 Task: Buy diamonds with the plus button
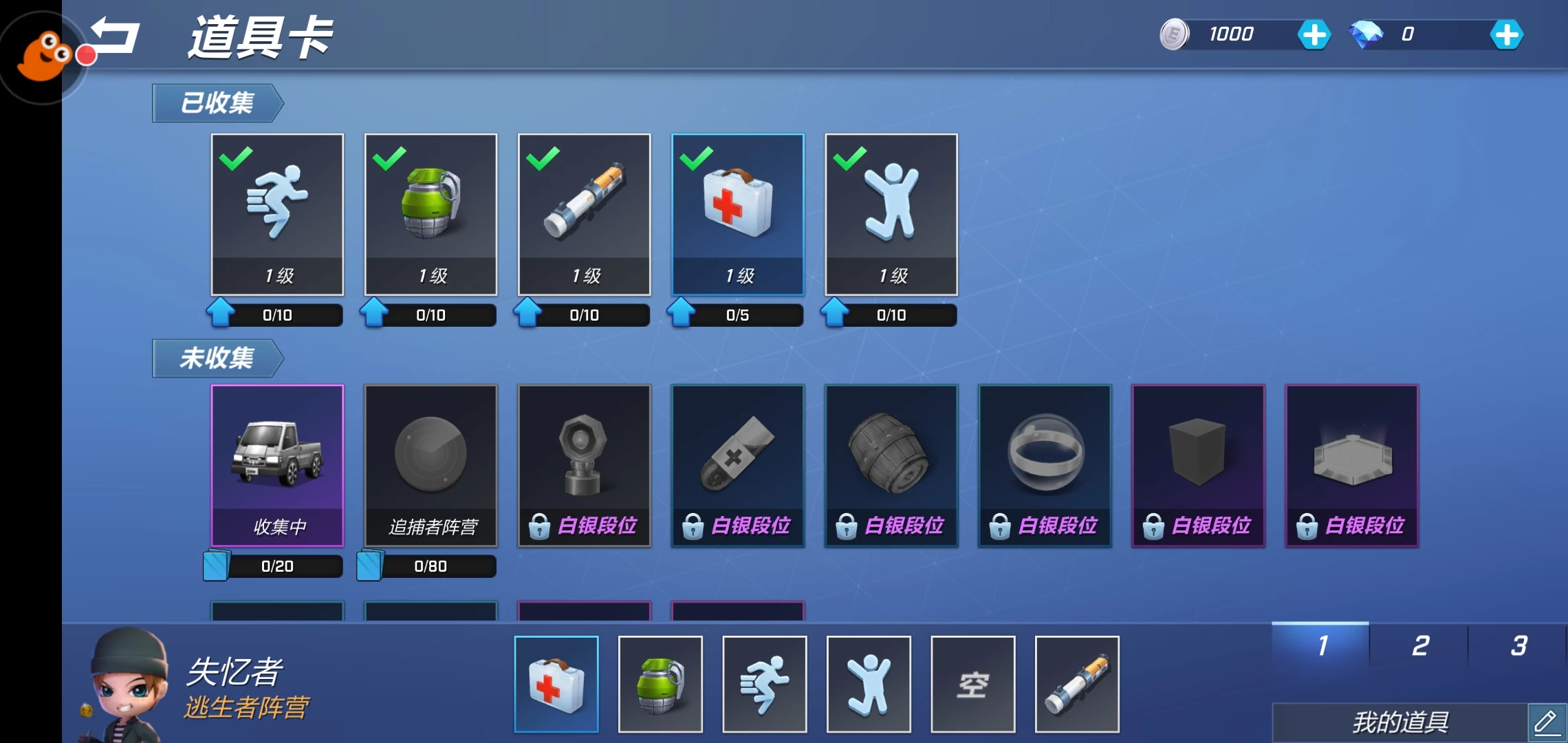[1506, 34]
